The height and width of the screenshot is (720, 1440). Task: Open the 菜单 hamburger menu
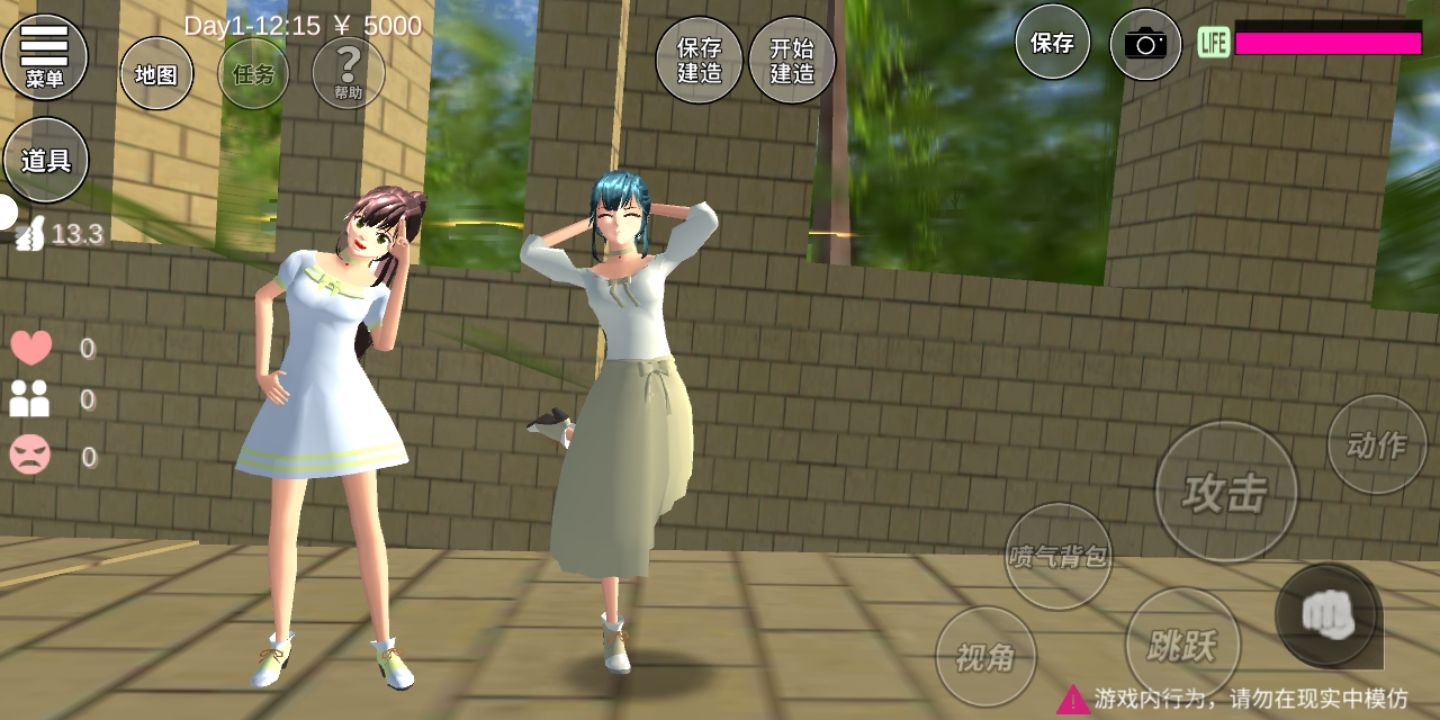45,56
